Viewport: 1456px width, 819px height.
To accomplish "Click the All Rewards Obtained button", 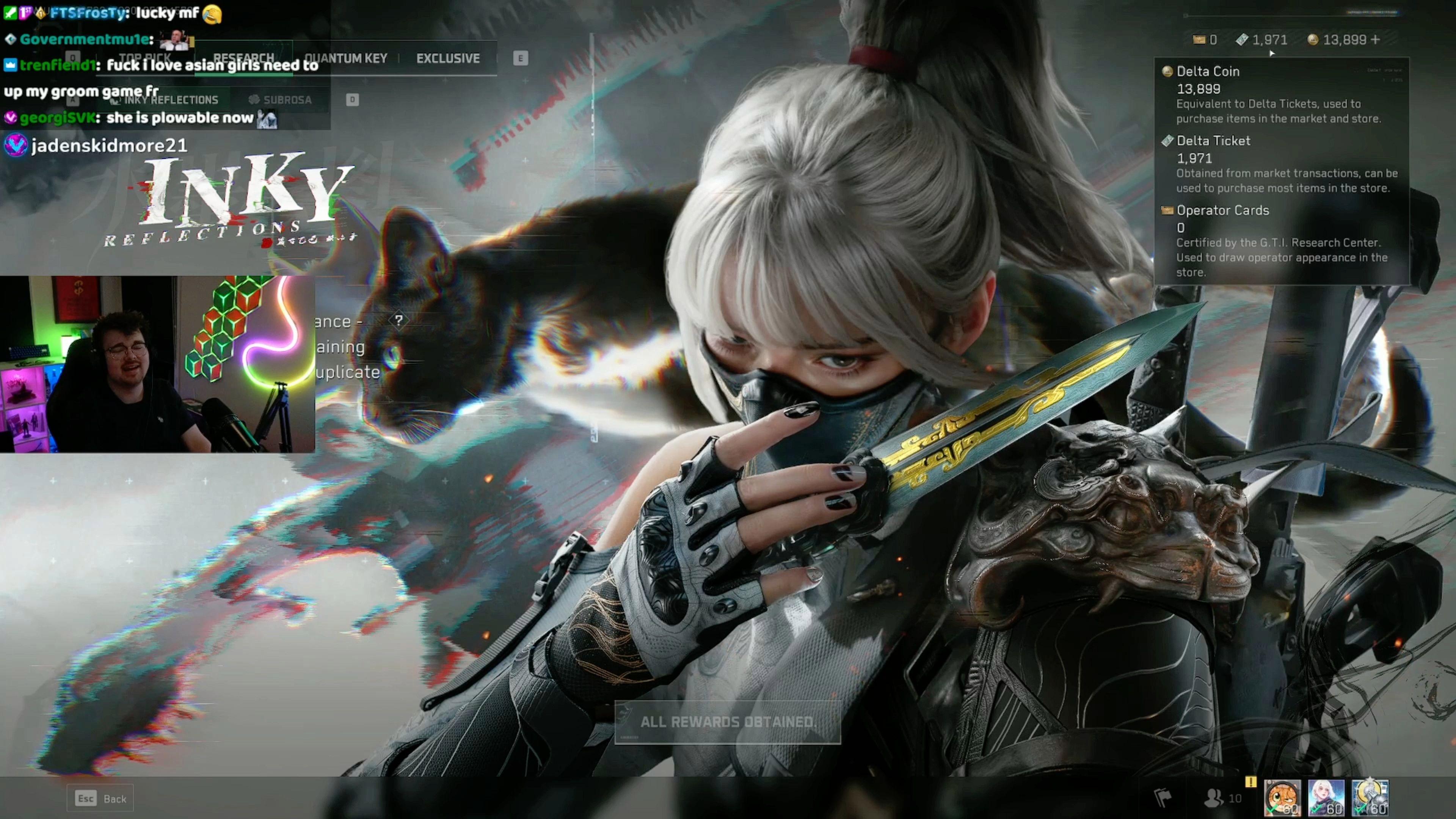I will (728, 722).
